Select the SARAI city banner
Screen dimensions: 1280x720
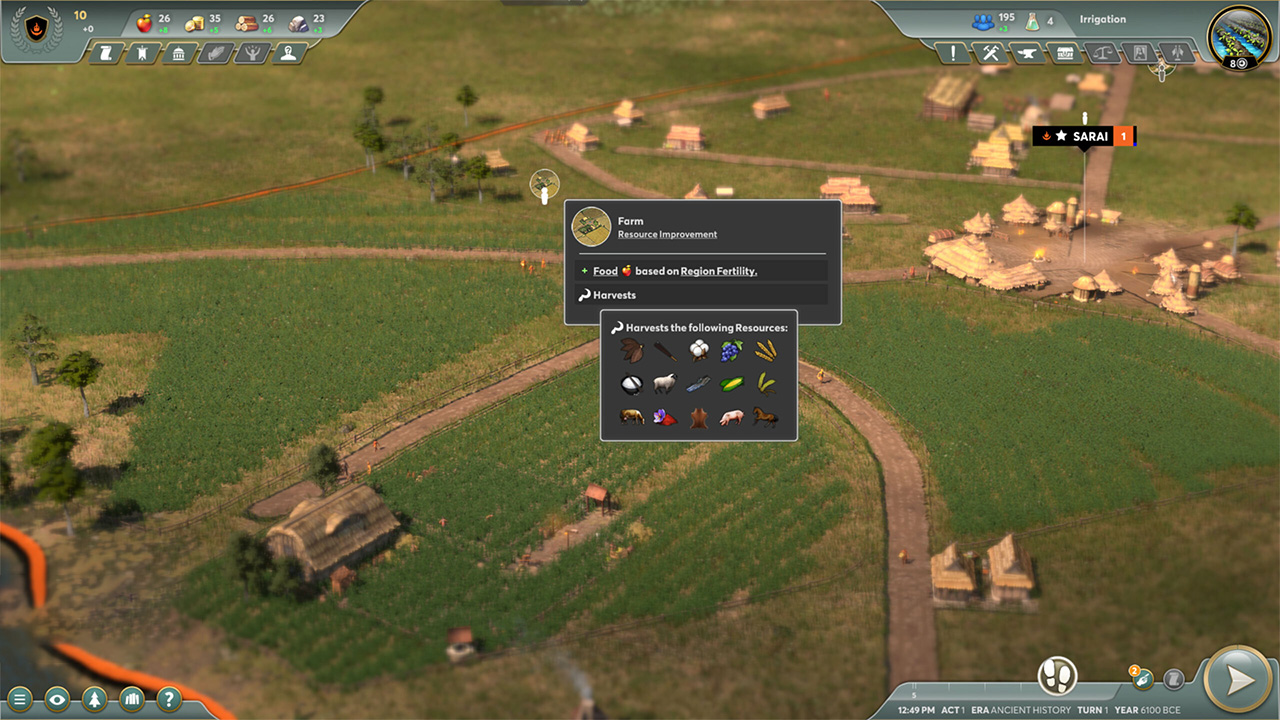(x=1085, y=136)
